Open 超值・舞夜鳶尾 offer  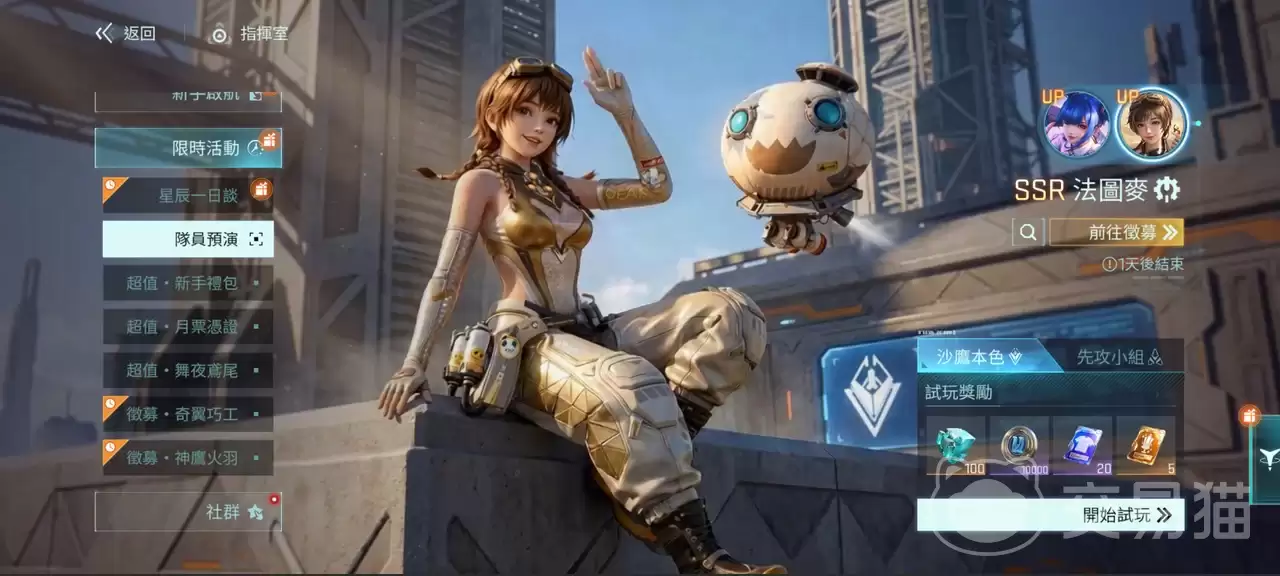tap(188, 370)
